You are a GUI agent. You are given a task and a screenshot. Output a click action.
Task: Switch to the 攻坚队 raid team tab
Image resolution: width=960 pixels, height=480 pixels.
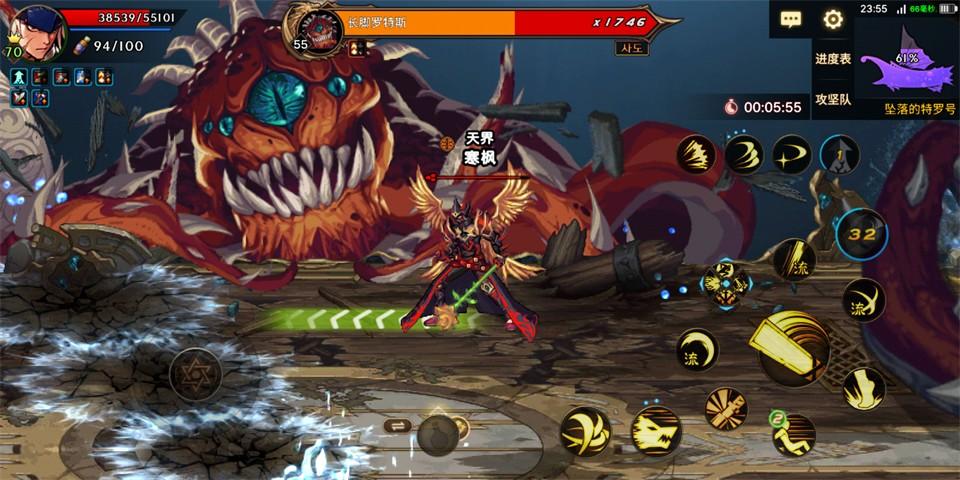(832, 99)
